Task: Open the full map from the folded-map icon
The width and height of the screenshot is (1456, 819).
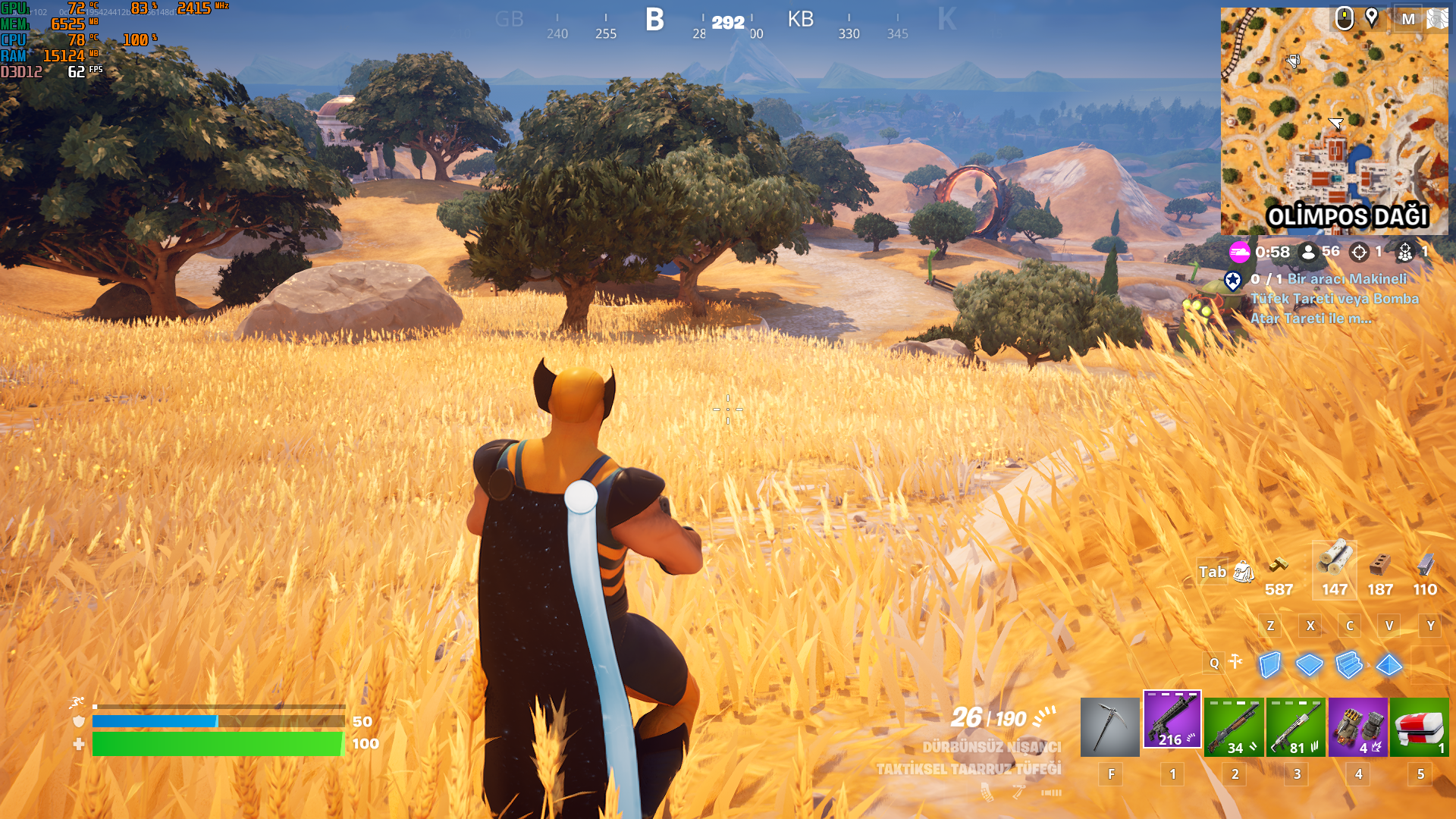Action: point(1436,19)
